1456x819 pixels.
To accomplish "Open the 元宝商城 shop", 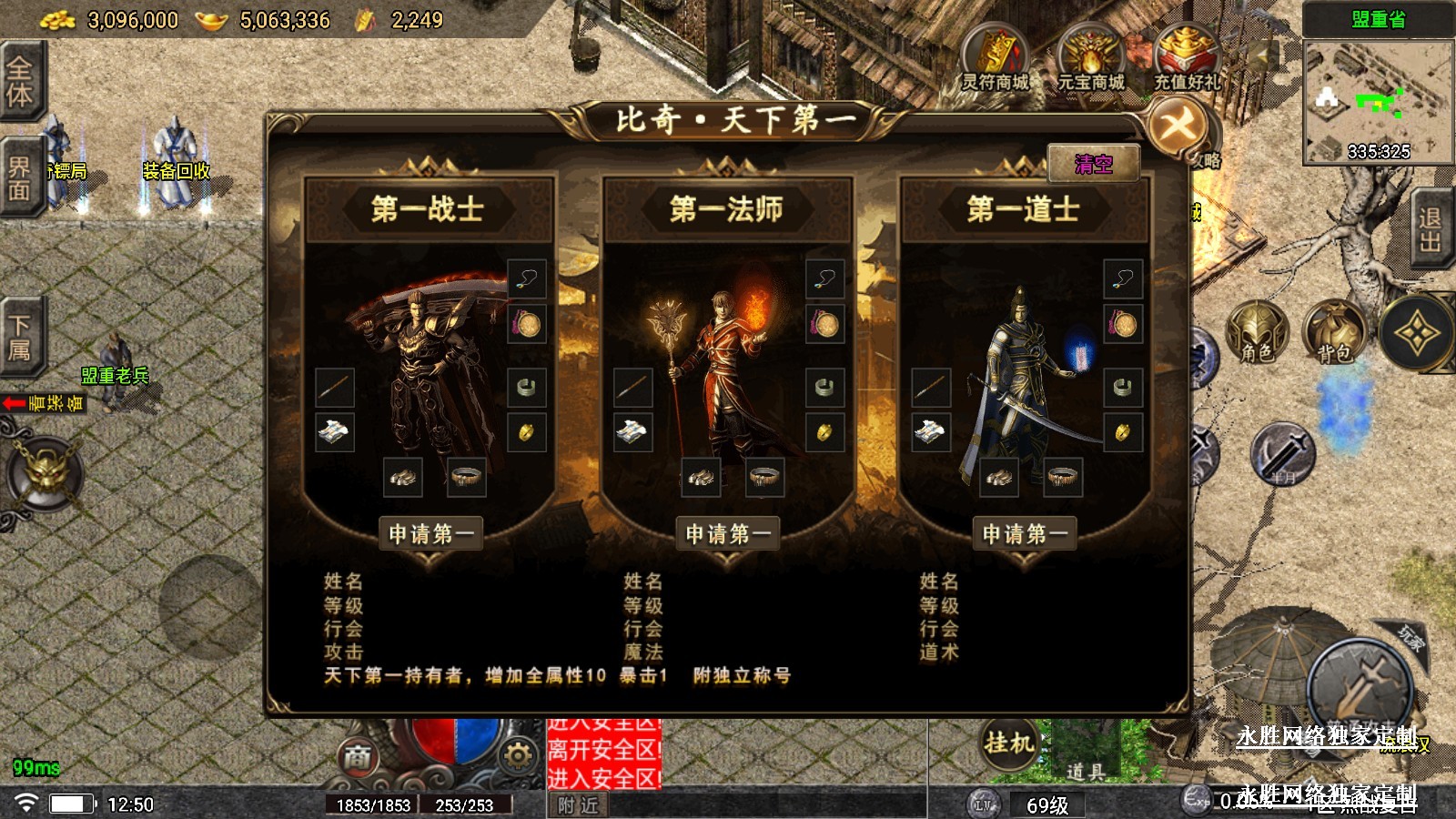I will pos(1090,60).
